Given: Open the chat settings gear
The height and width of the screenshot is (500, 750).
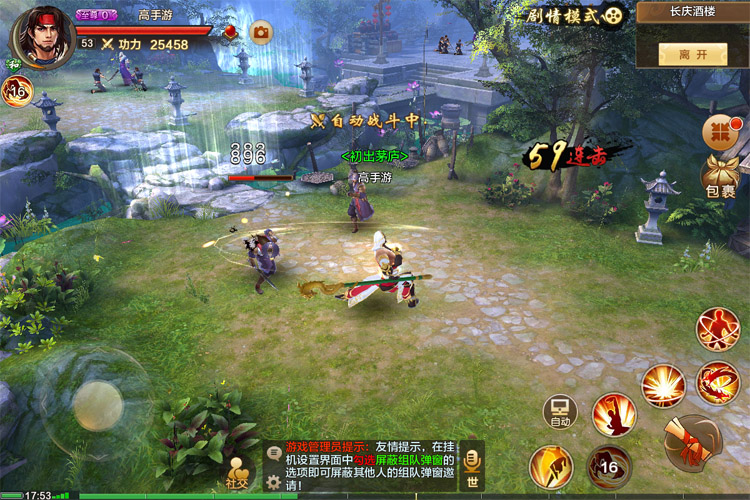Looking at the screenshot, I should tap(273, 481).
